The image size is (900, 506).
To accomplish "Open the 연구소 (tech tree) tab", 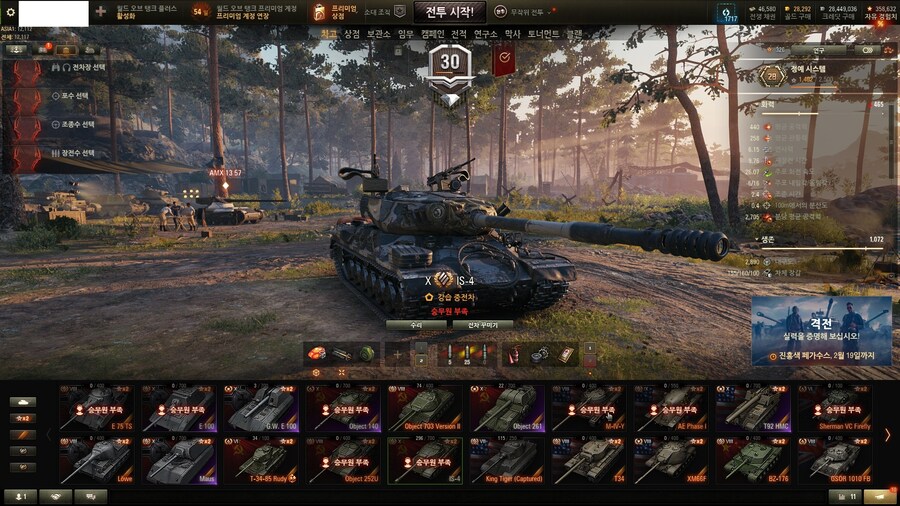I will (485, 34).
